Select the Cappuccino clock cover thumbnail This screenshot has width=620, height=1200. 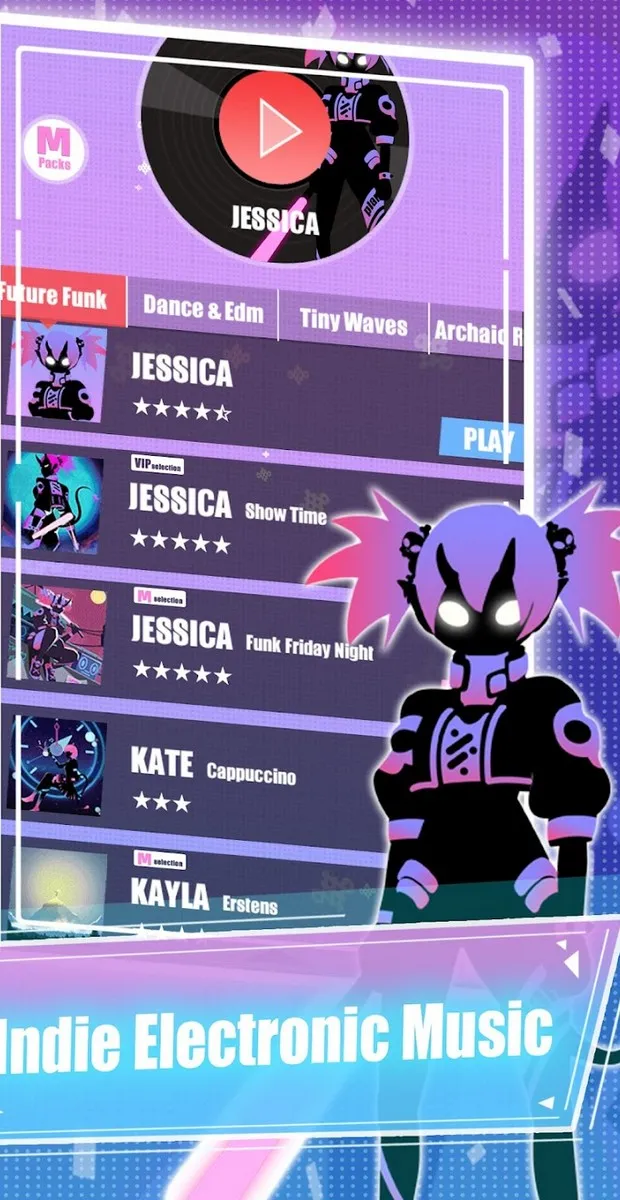[x=56, y=763]
